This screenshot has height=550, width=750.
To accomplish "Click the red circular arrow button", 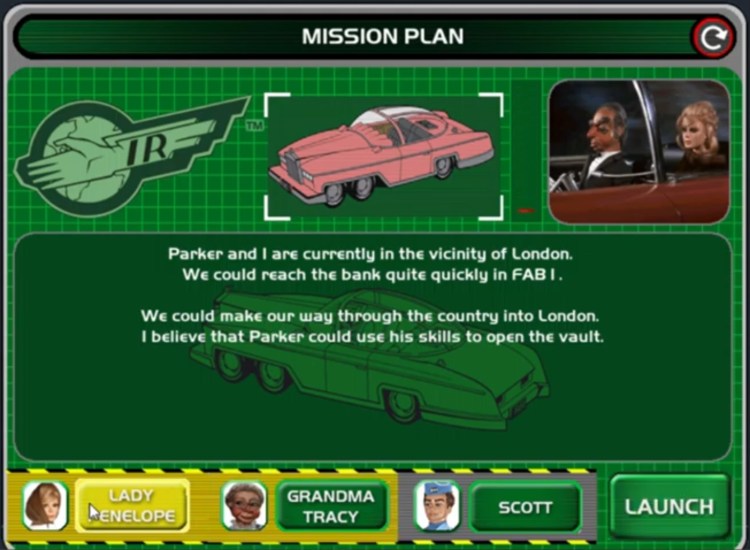I will coord(712,38).
